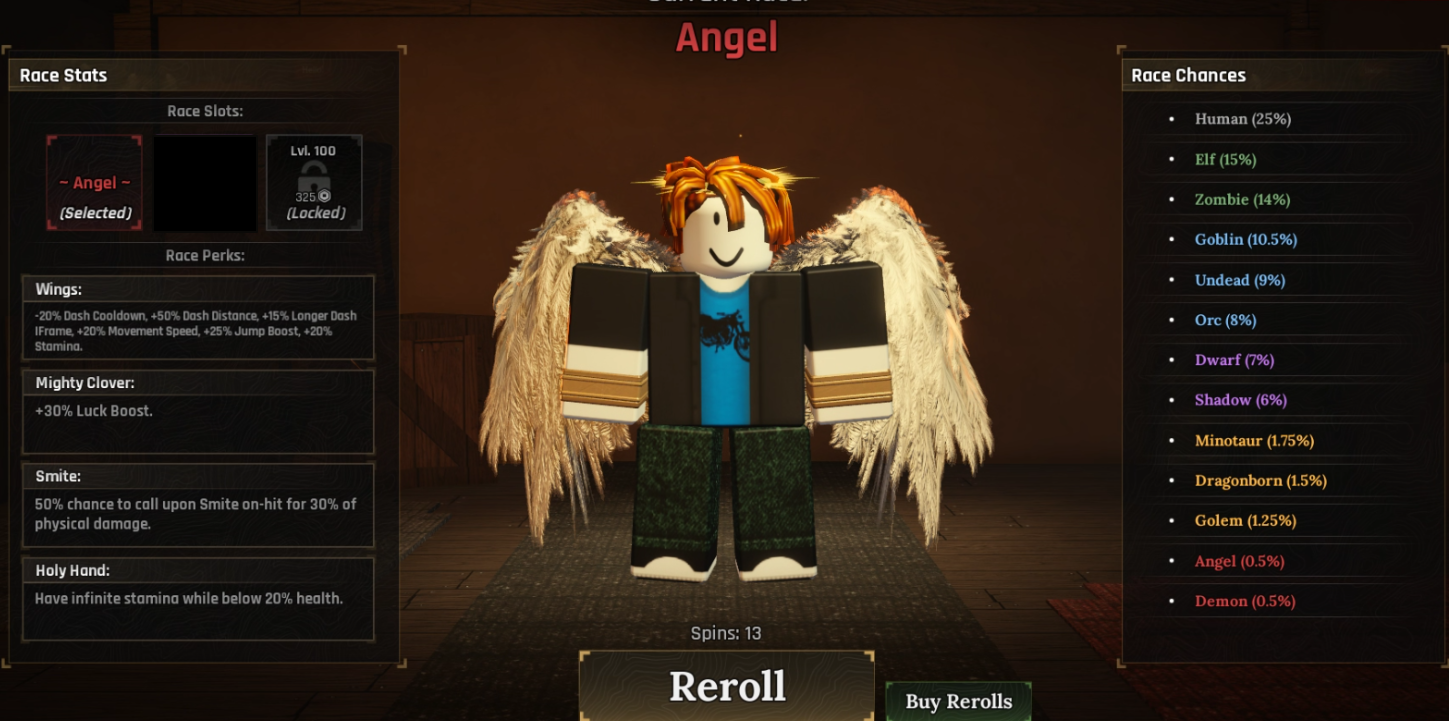
Task: Click the Race Chances panel header
Action: 1187,75
